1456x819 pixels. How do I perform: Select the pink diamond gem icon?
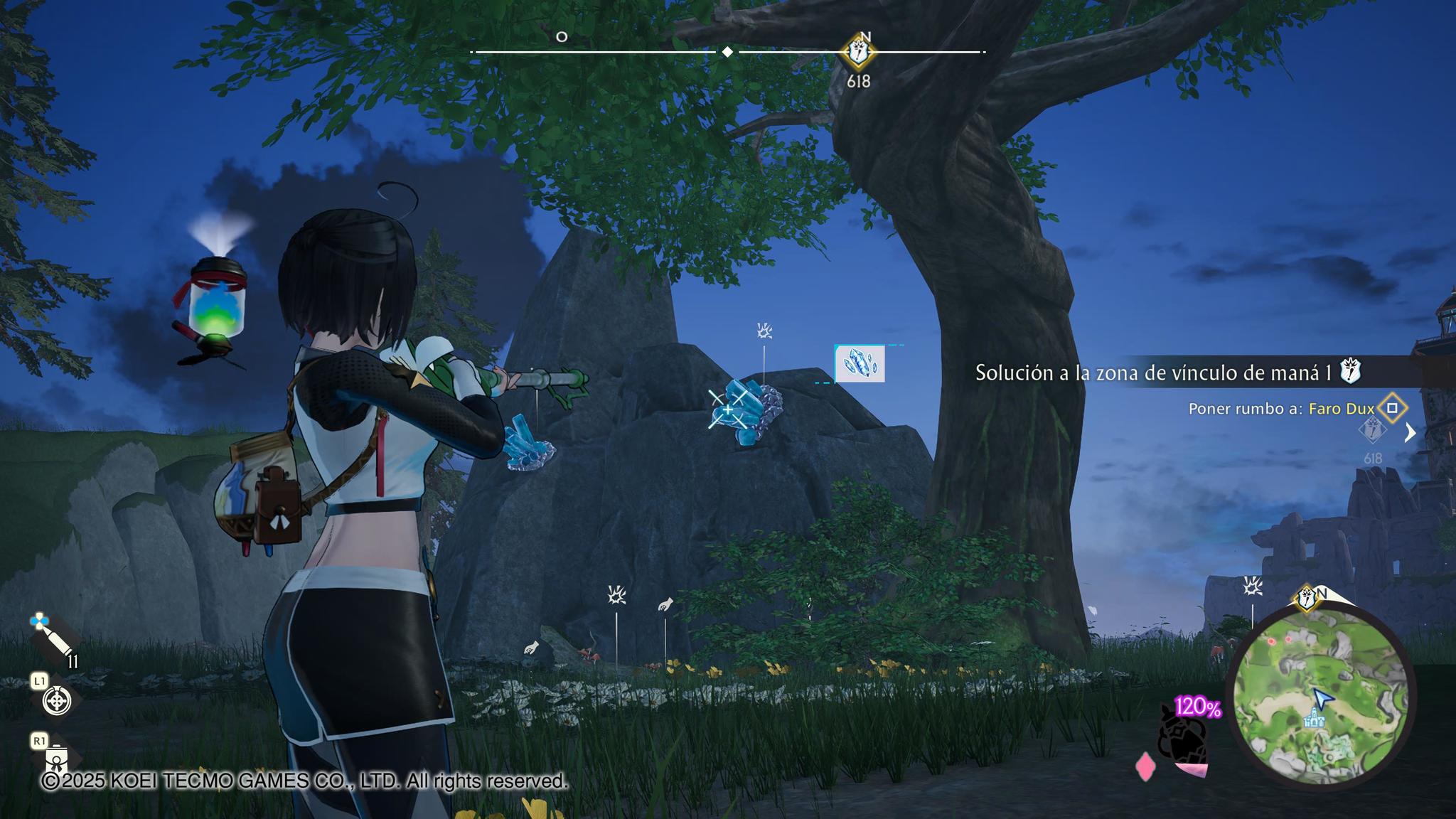point(1145,767)
